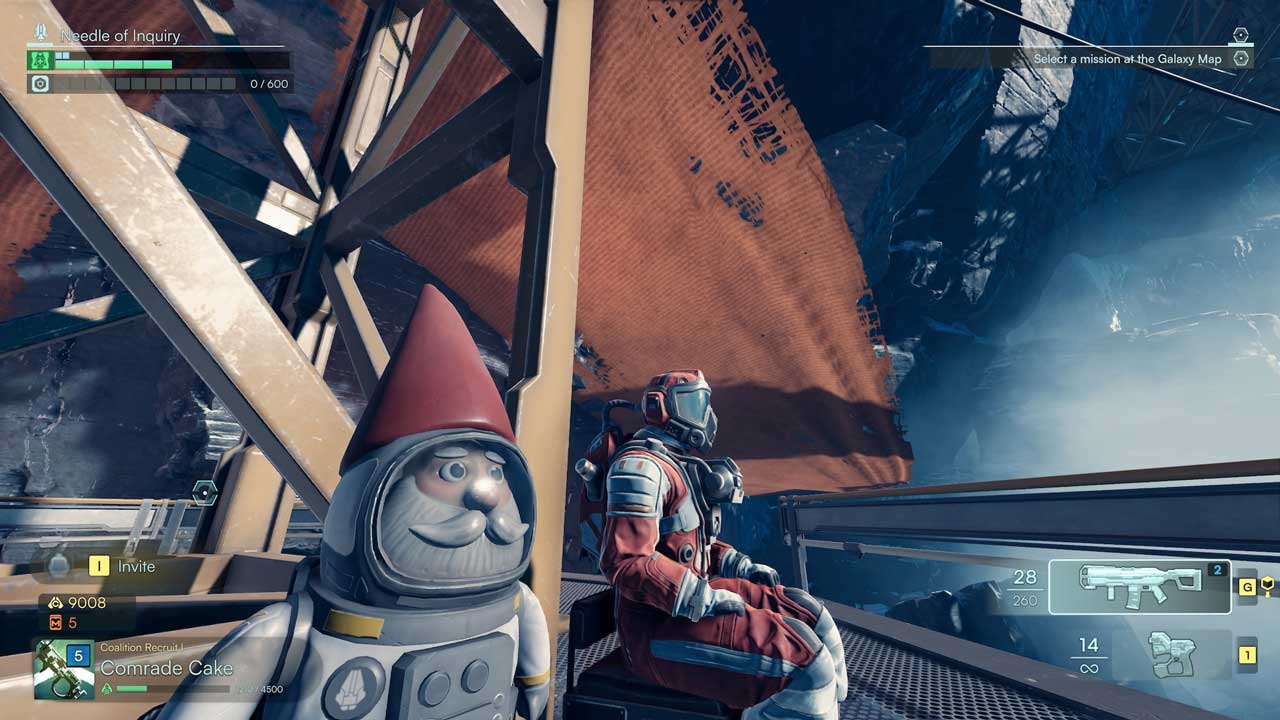
Task: Click the Needle of Inquiry ship icon
Action: click(x=41, y=35)
